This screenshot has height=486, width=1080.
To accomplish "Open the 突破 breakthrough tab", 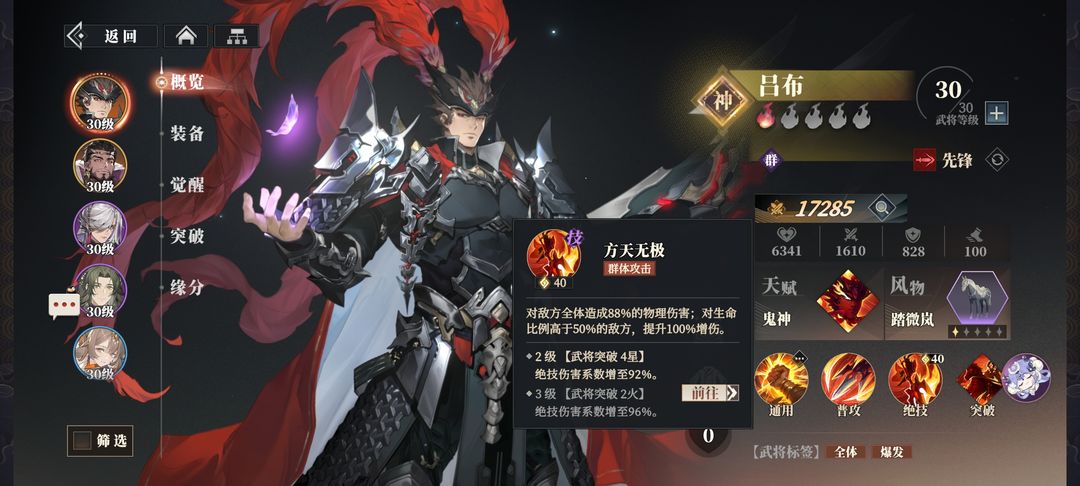I will (186, 237).
